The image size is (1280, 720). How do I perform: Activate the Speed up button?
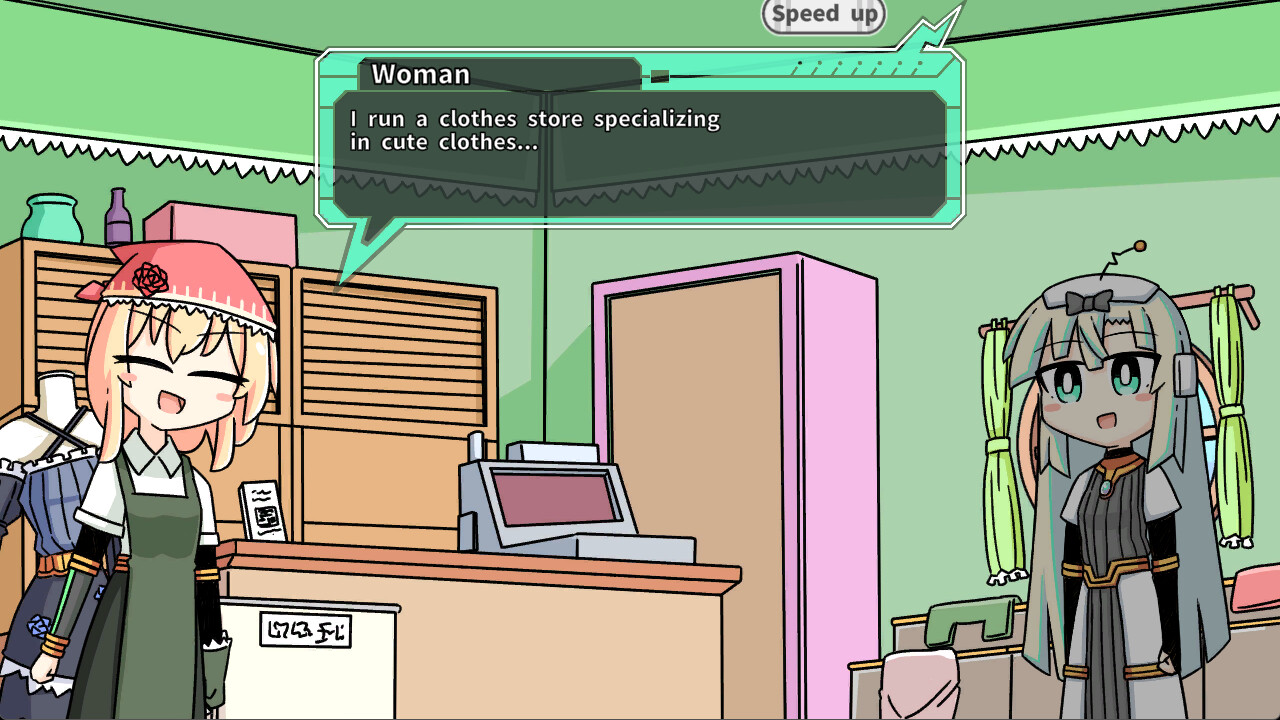pos(824,15)
